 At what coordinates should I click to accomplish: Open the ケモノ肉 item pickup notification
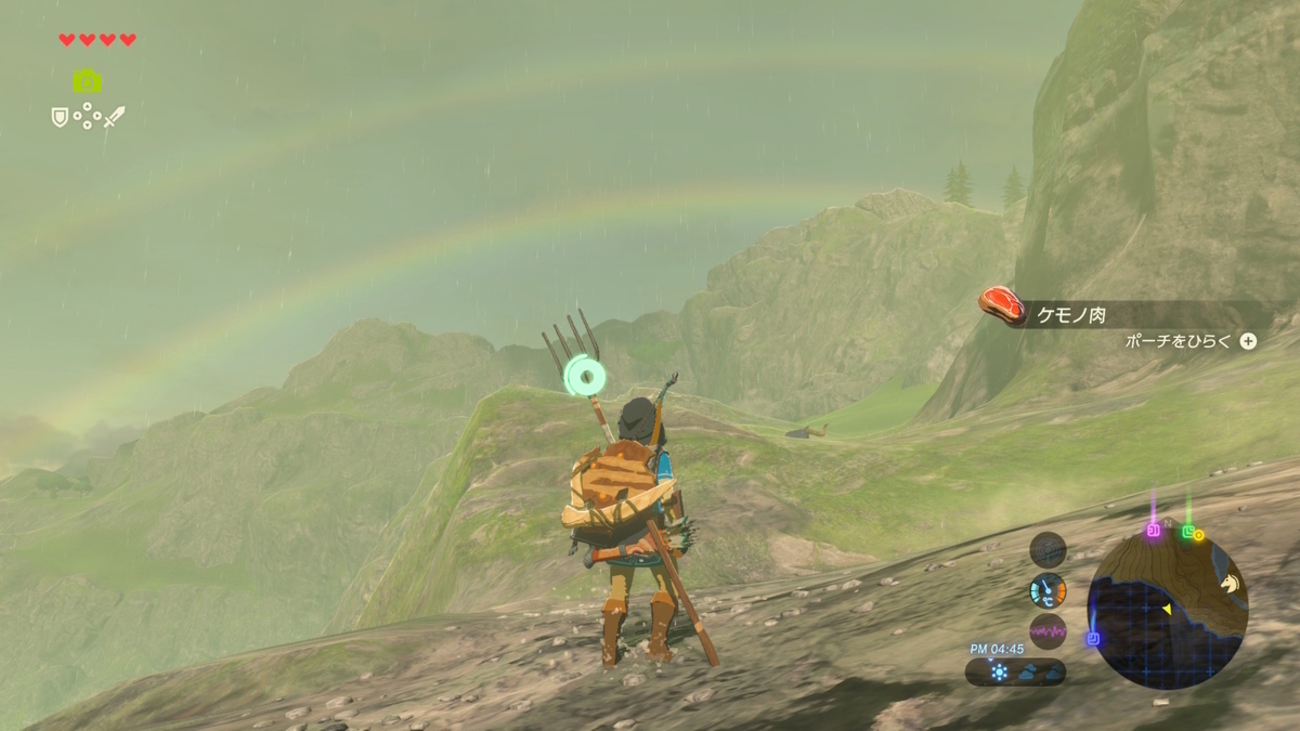[x=1070, y=315]
